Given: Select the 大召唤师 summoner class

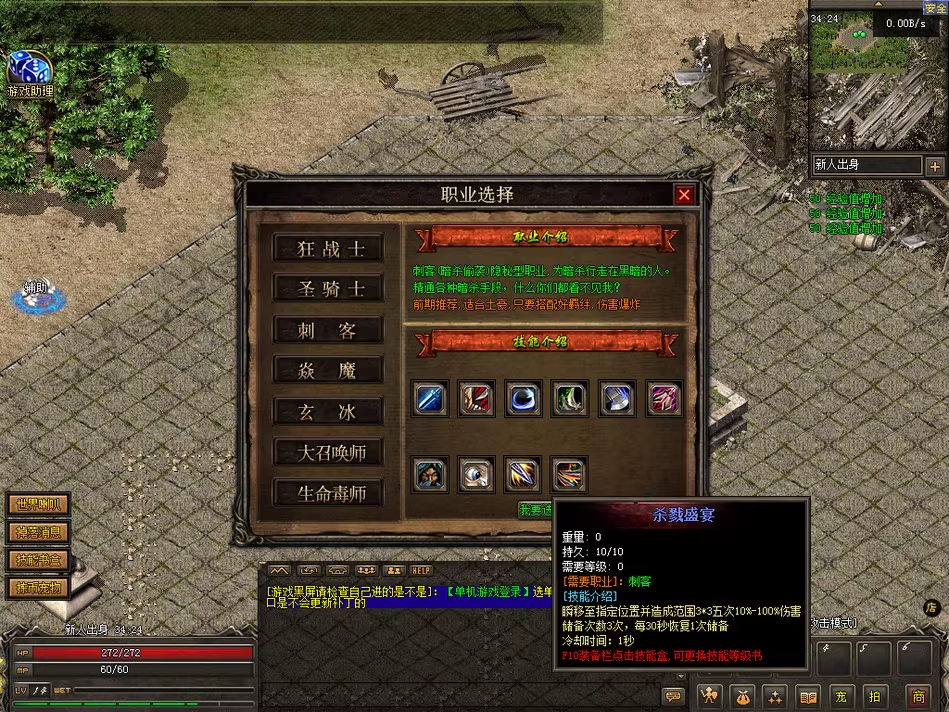Looking at the screenshot, I should click(329, 452).
